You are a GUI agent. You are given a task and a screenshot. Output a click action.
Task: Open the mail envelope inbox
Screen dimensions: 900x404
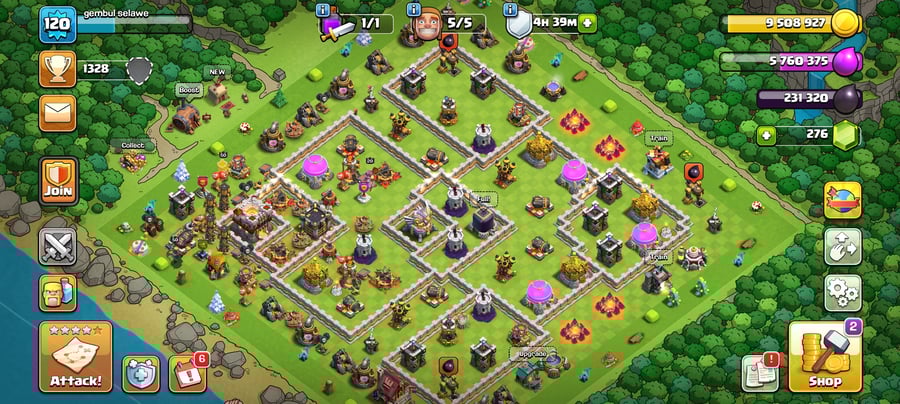tap(57, 113)
